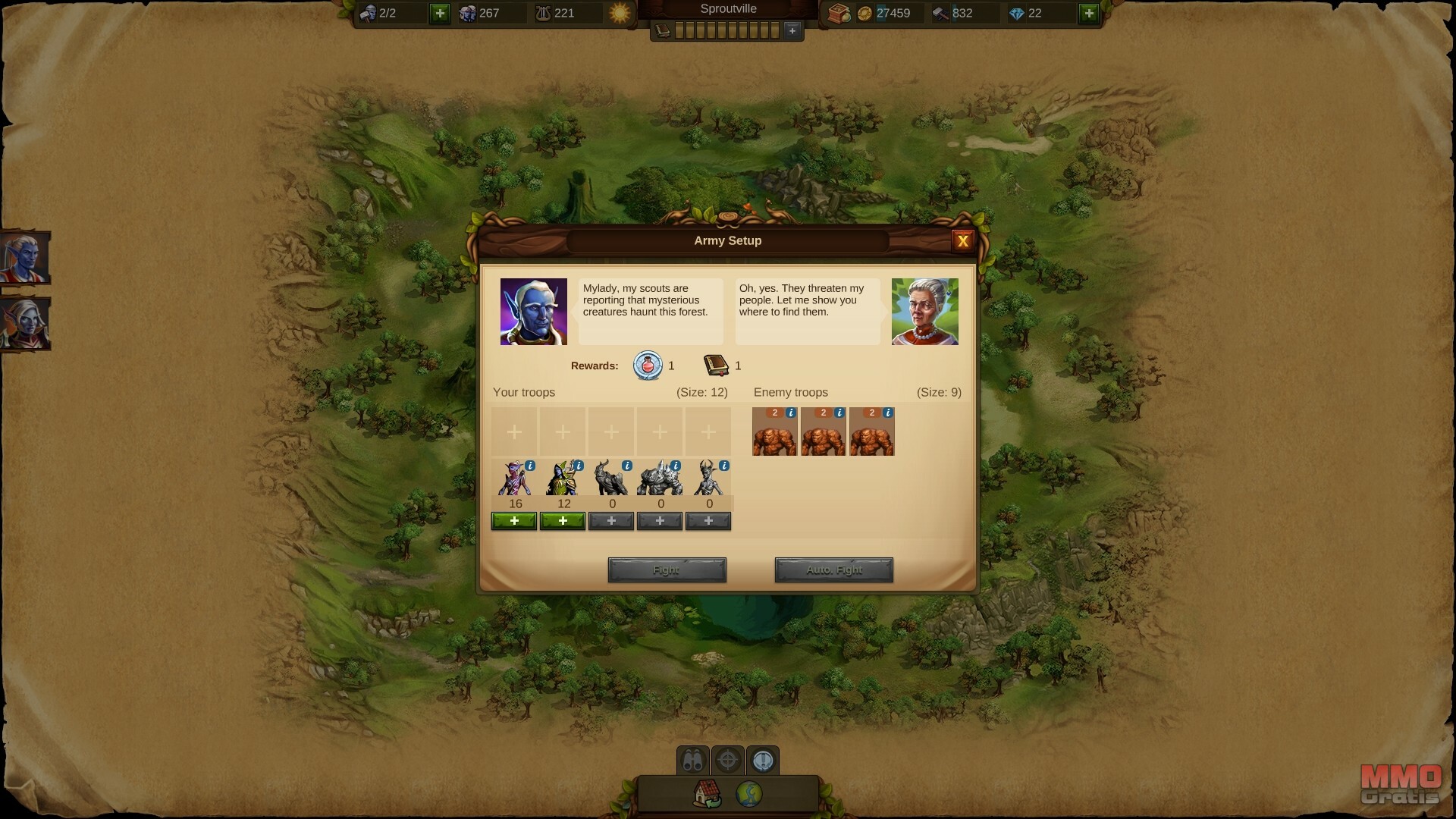Open the knowledge book icon
1456x819 pixels.
click(663, 30)
